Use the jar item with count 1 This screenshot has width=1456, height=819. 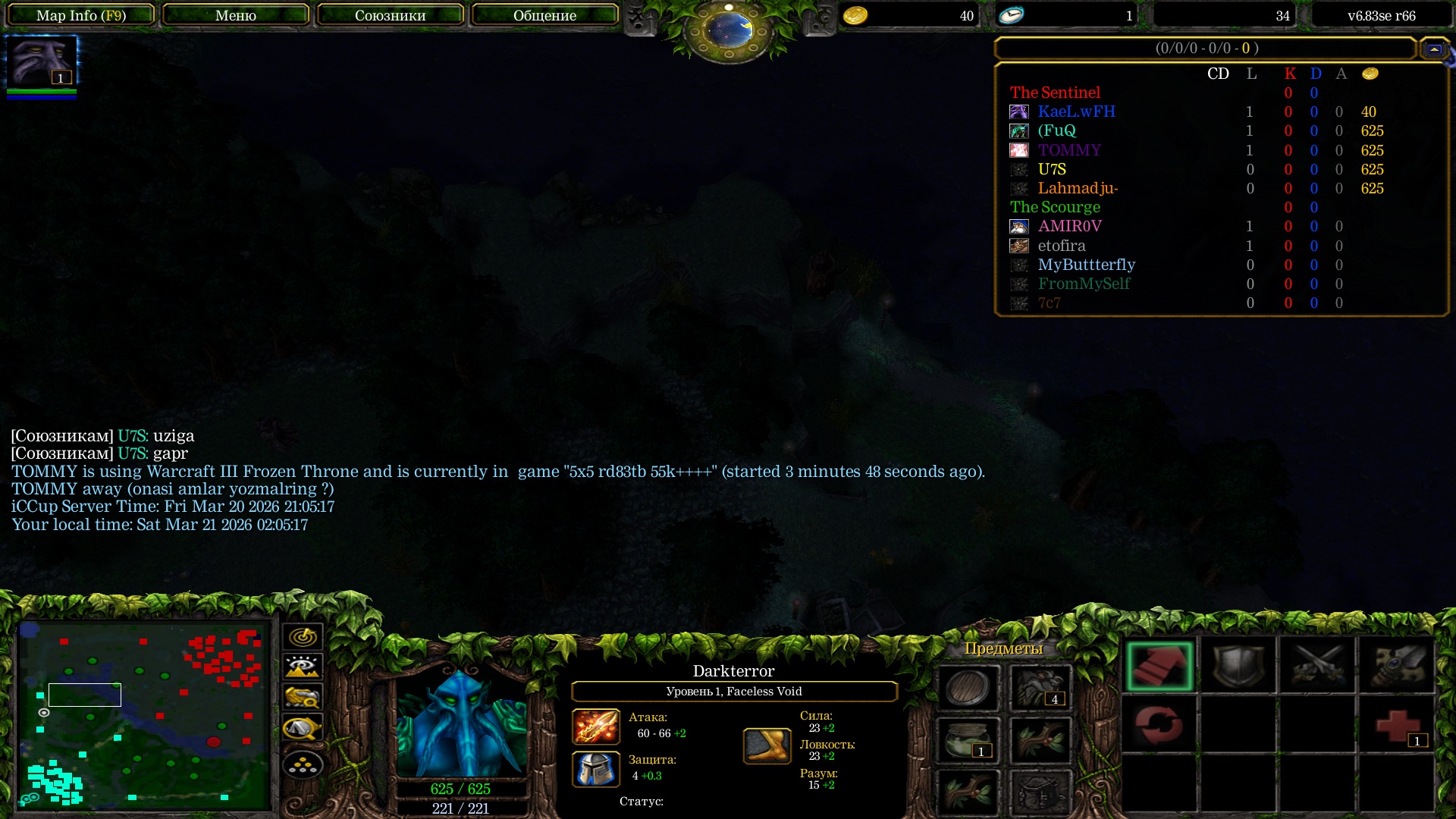(x=968, y=740)
